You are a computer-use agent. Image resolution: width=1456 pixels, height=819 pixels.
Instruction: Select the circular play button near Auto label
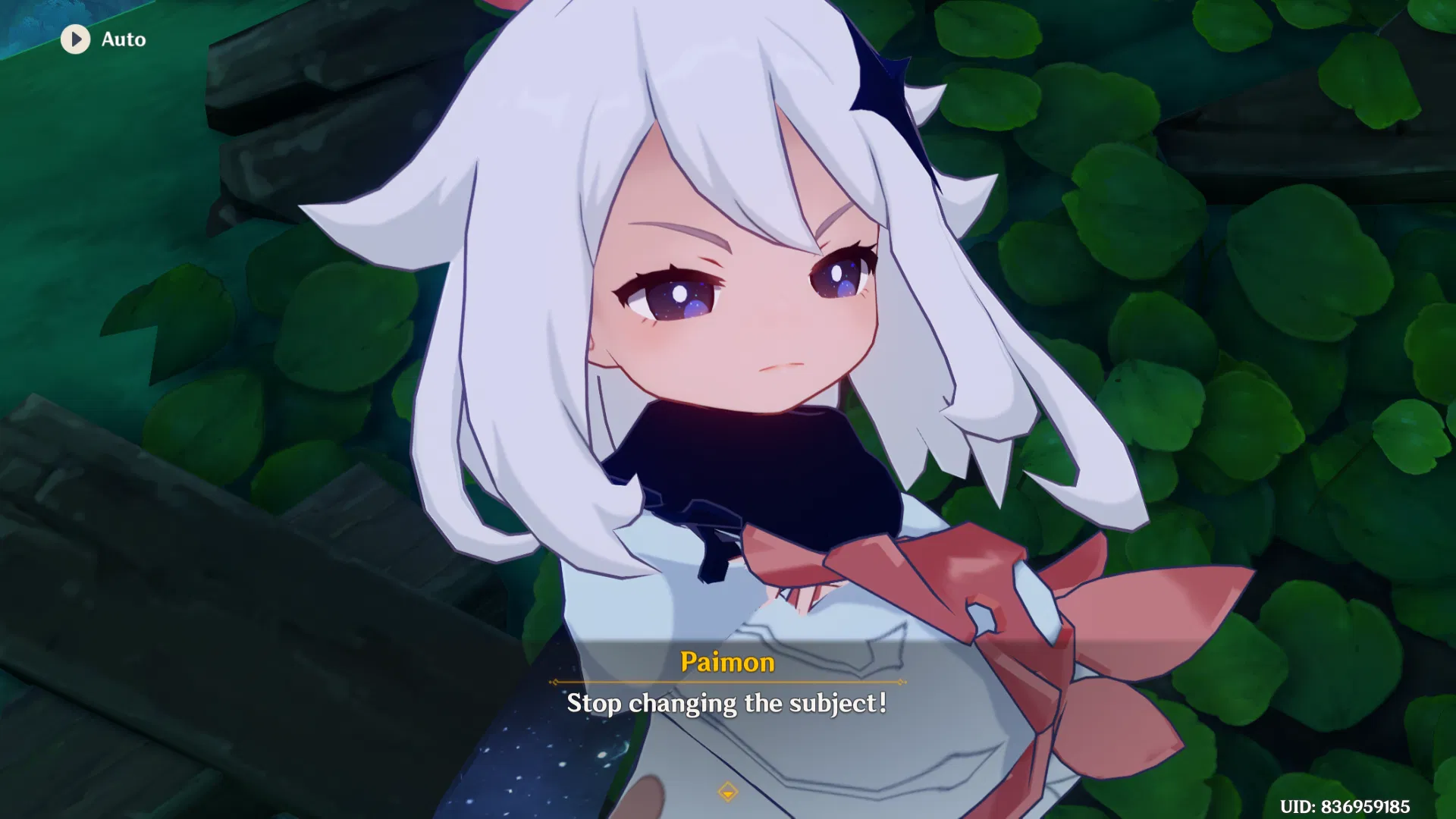pos(75,39)
